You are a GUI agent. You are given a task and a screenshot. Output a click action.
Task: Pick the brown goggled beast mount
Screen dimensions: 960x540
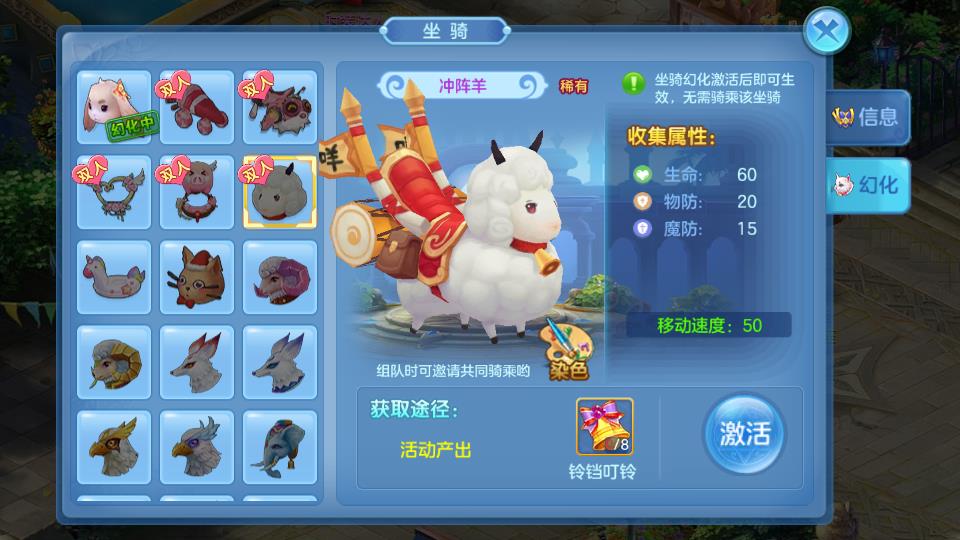[280, 106]
